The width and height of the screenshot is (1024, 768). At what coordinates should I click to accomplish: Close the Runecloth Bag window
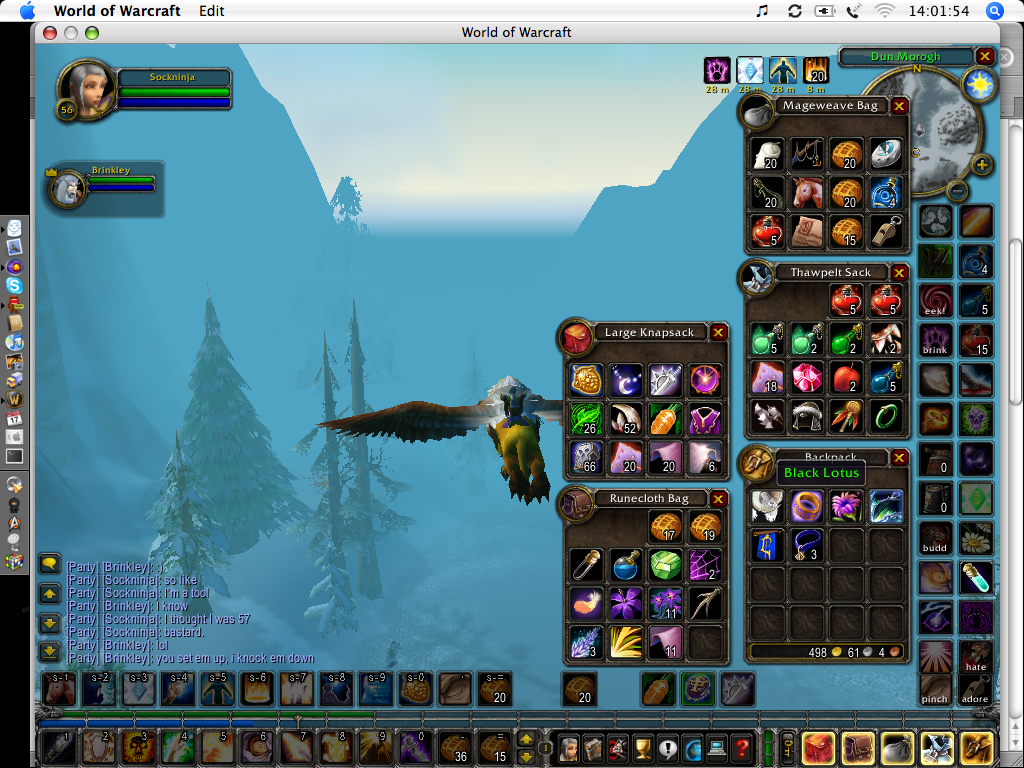718,499
